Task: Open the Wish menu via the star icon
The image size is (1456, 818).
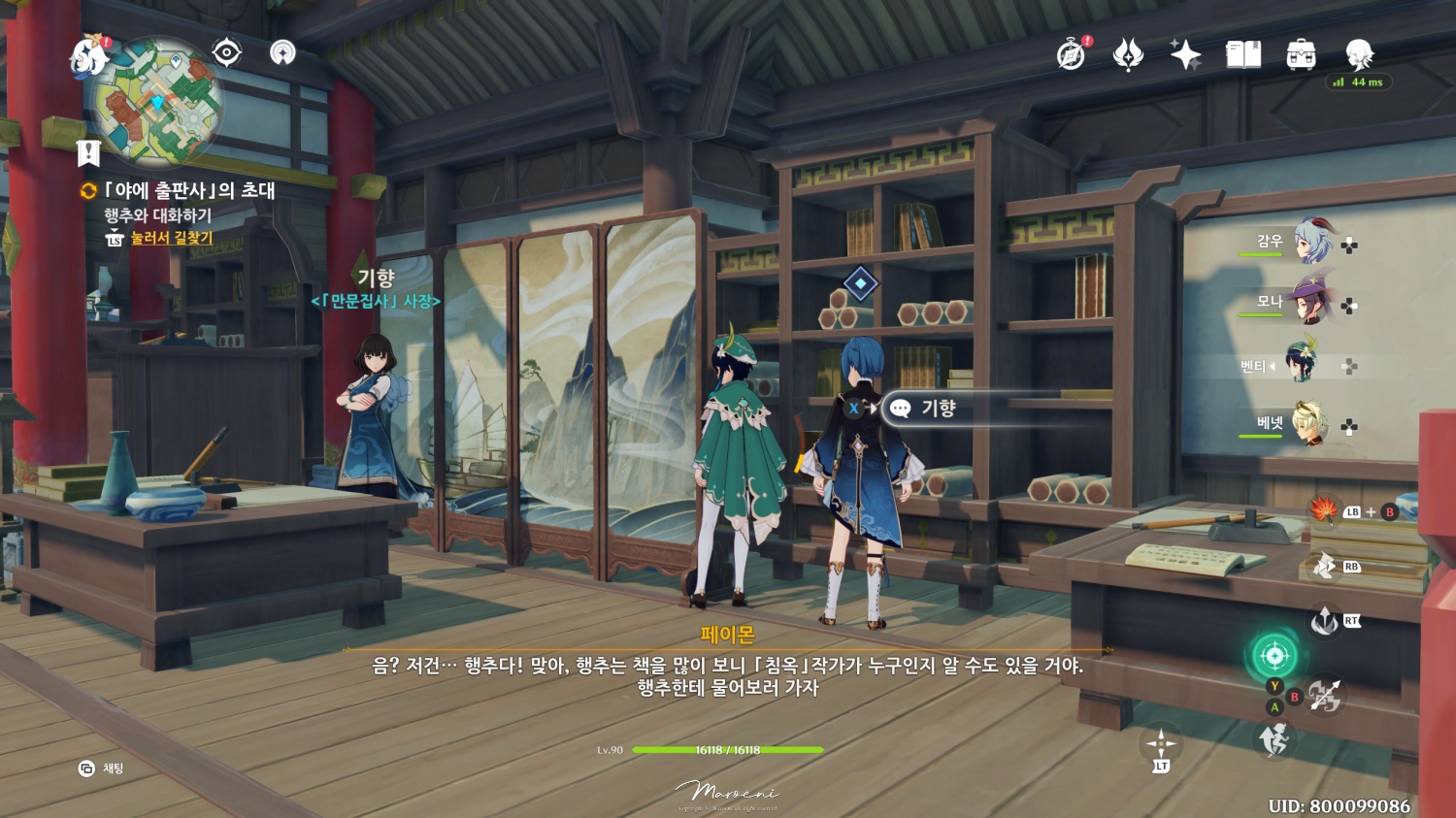Action: [x=1186, y=55]
